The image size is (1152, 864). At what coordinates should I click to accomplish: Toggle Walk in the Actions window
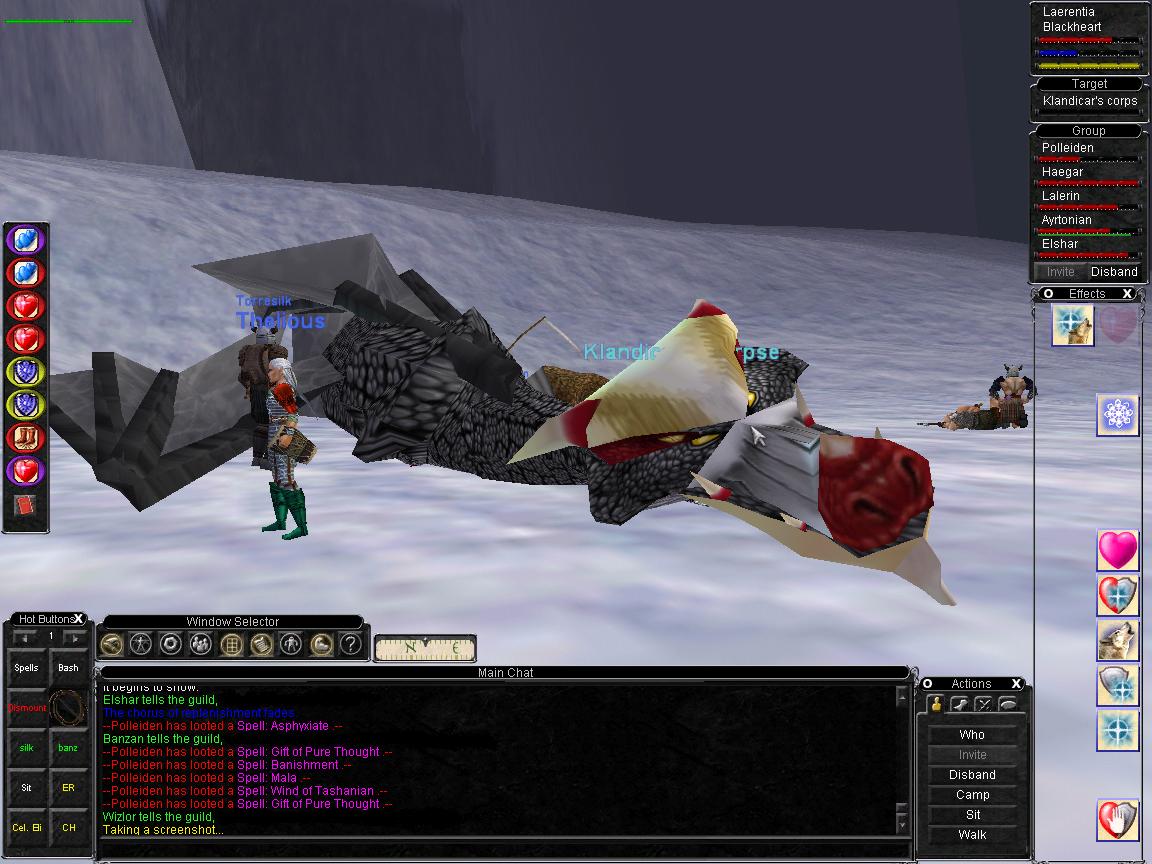(x=972, y=835)
